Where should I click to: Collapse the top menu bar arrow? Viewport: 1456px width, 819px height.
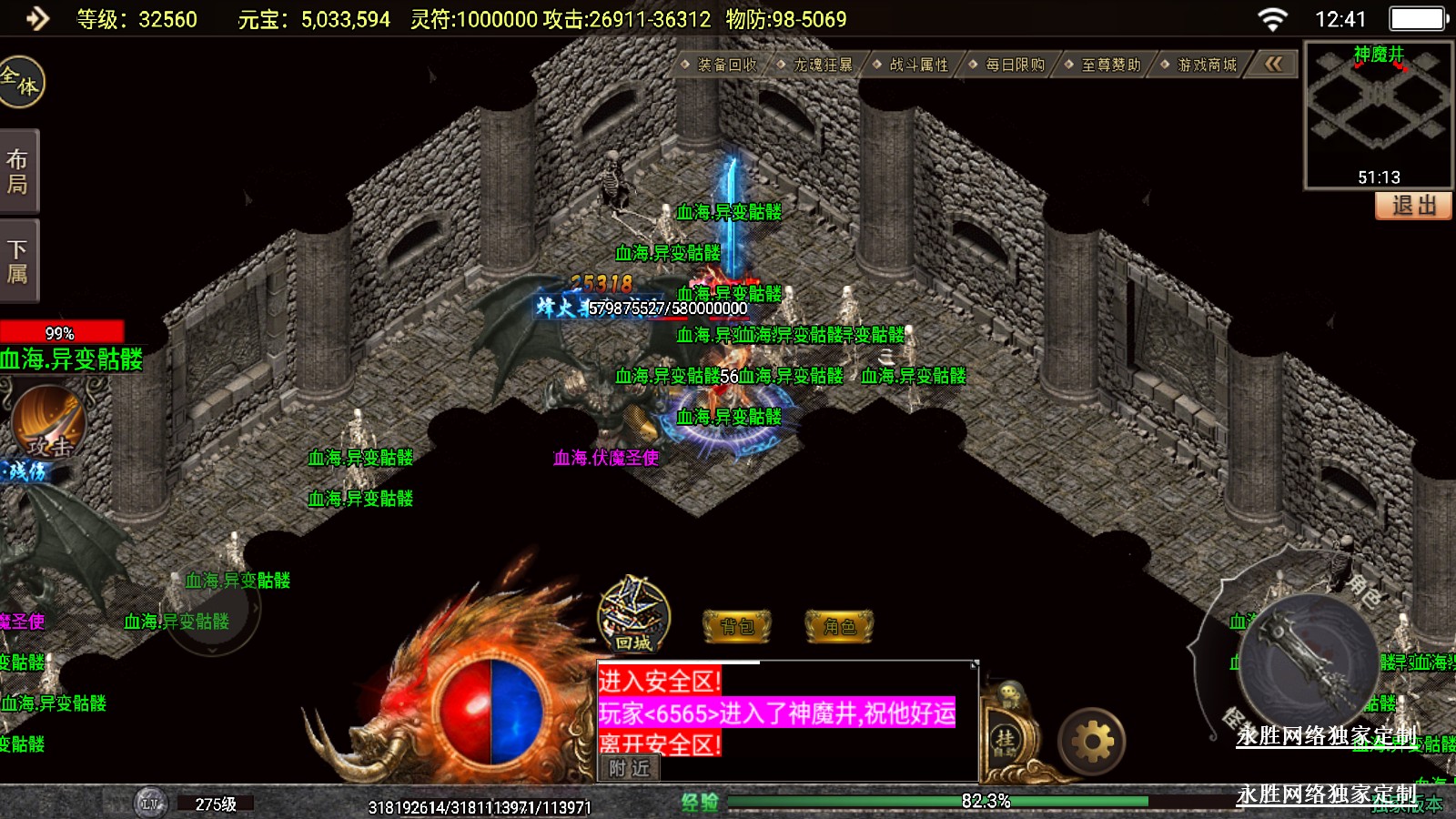(x=1273, y=64)
